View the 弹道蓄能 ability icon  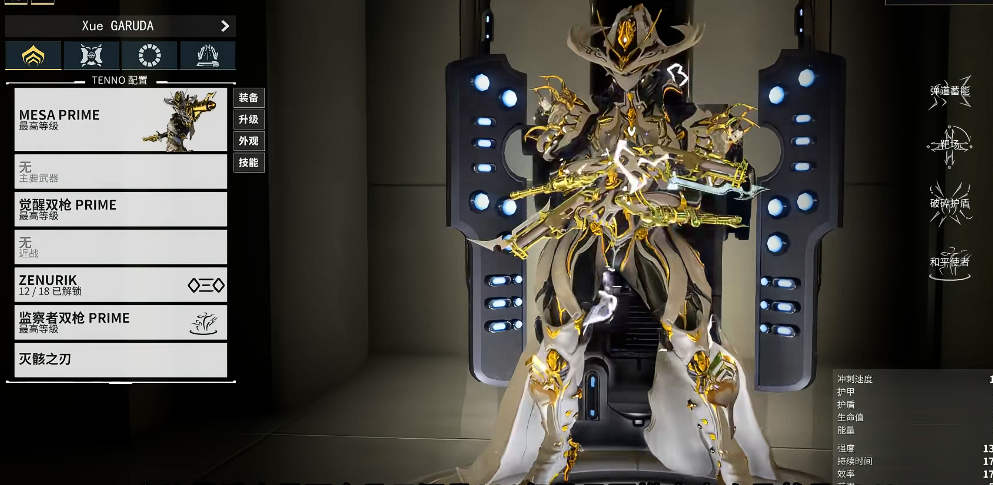[950, 100]
